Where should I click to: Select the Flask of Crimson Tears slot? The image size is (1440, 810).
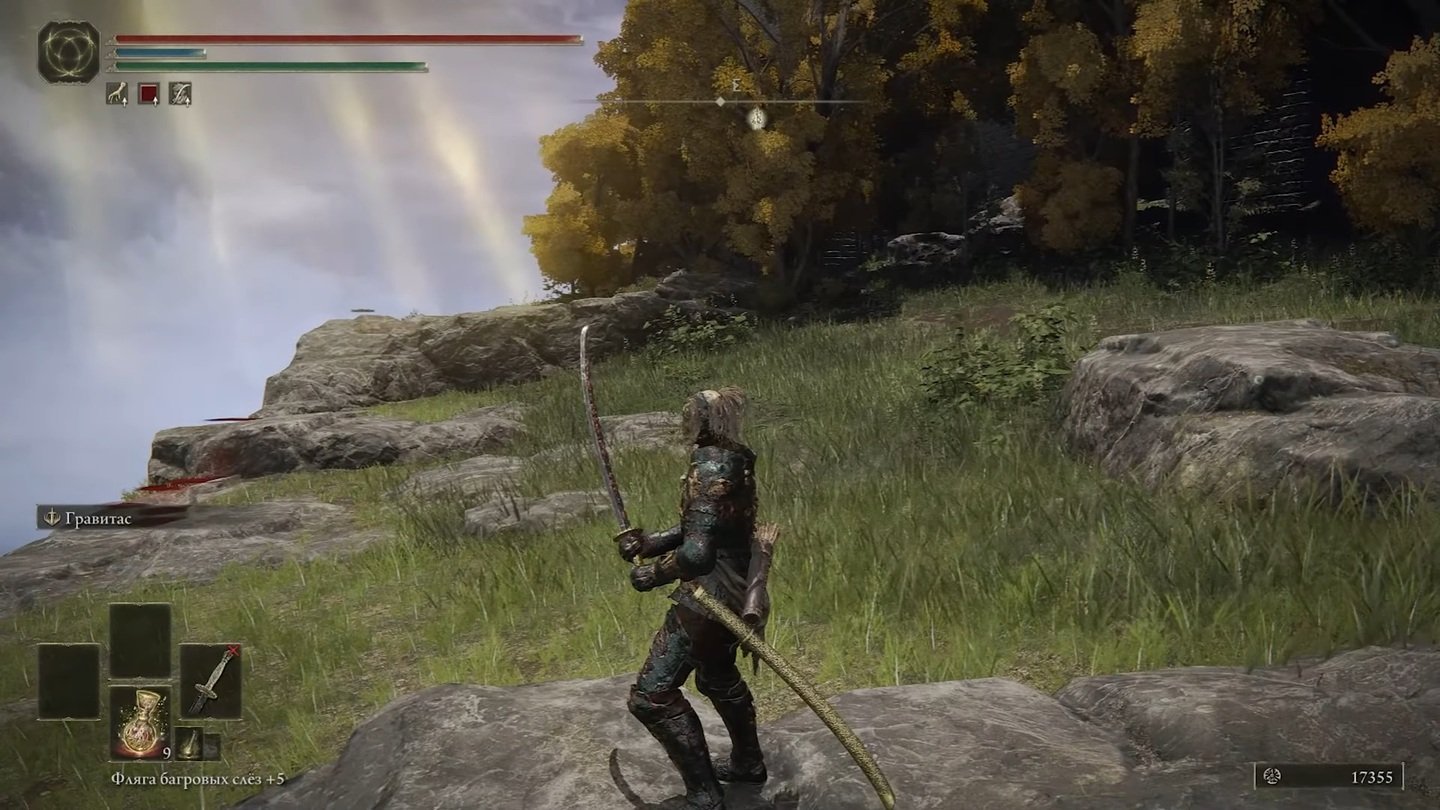(x=140, y=722)
